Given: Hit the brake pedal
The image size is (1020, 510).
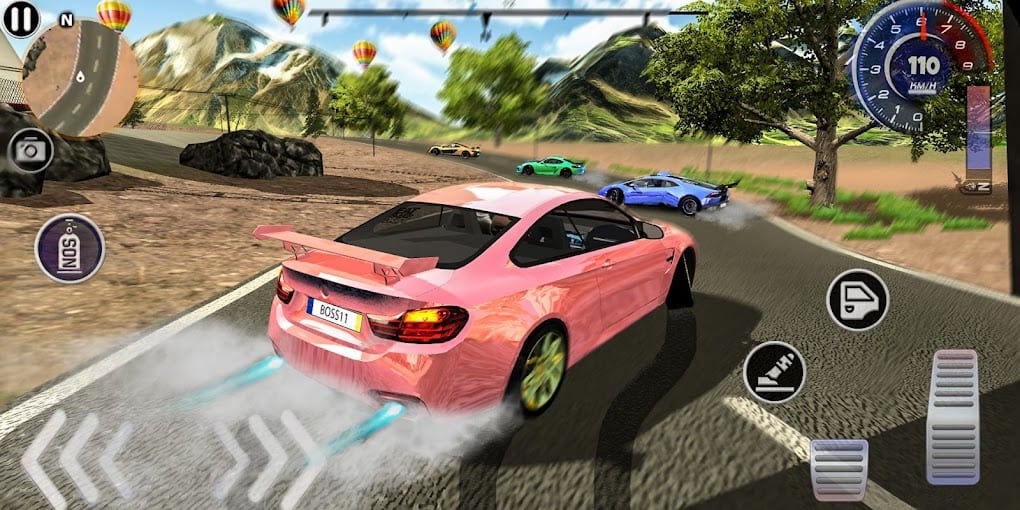Looking at the screenshot, I should (x=838, y=468).
